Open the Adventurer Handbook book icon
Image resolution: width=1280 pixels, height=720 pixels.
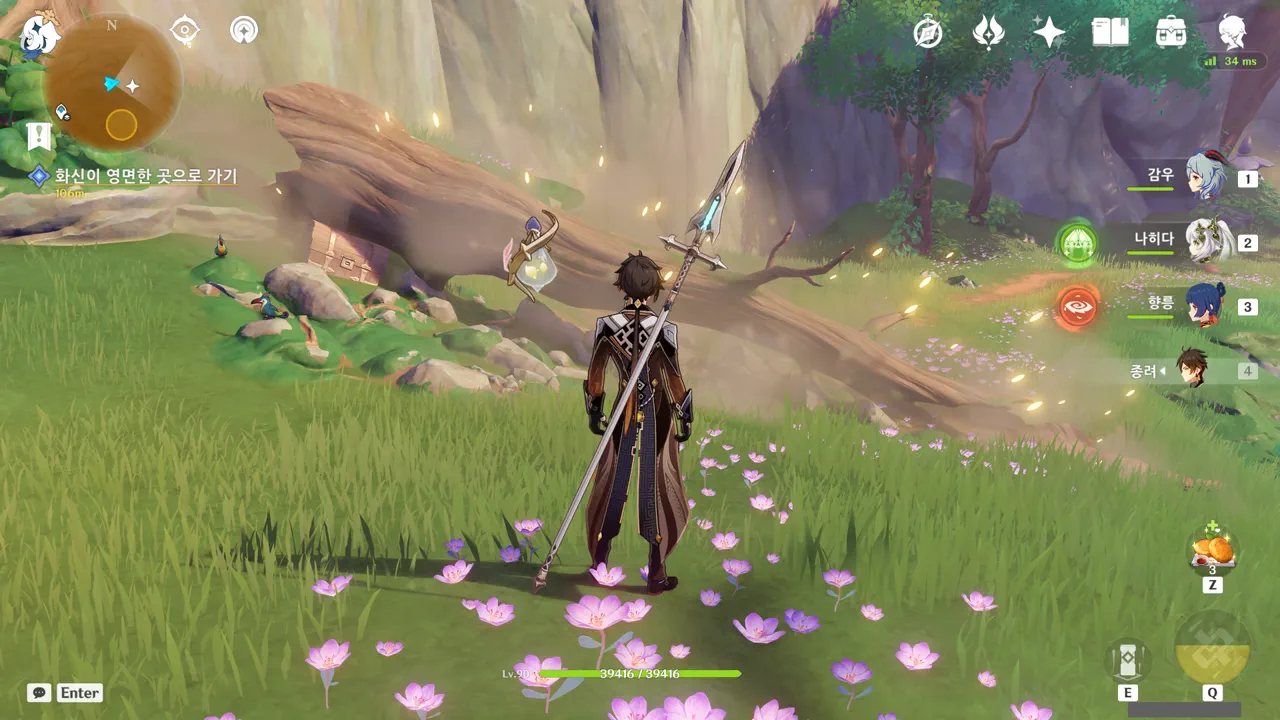[1110, 33]
